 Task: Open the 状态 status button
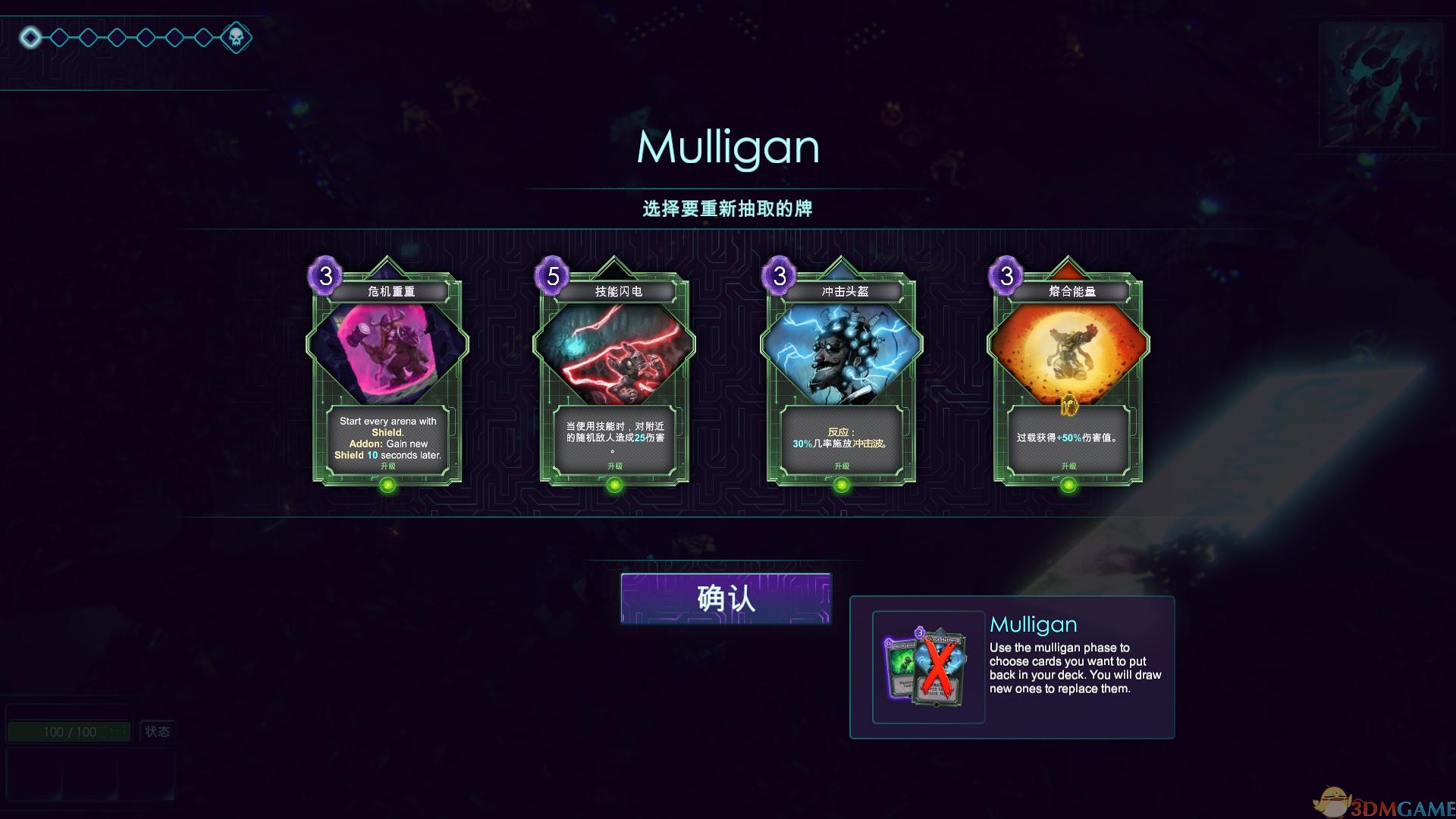[157, 732]
